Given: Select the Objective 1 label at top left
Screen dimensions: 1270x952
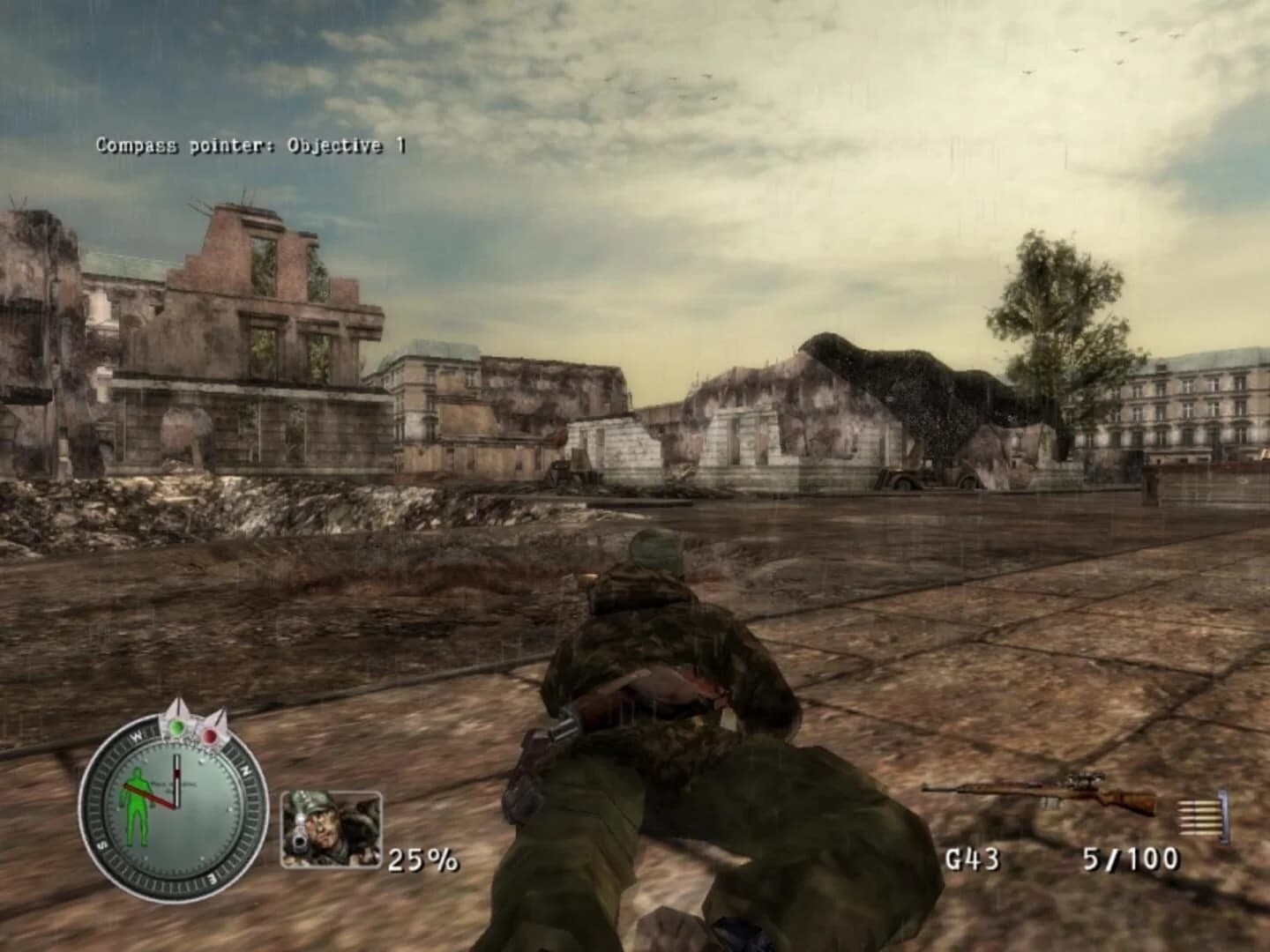Looking at the screenshot, I should 342,143.
